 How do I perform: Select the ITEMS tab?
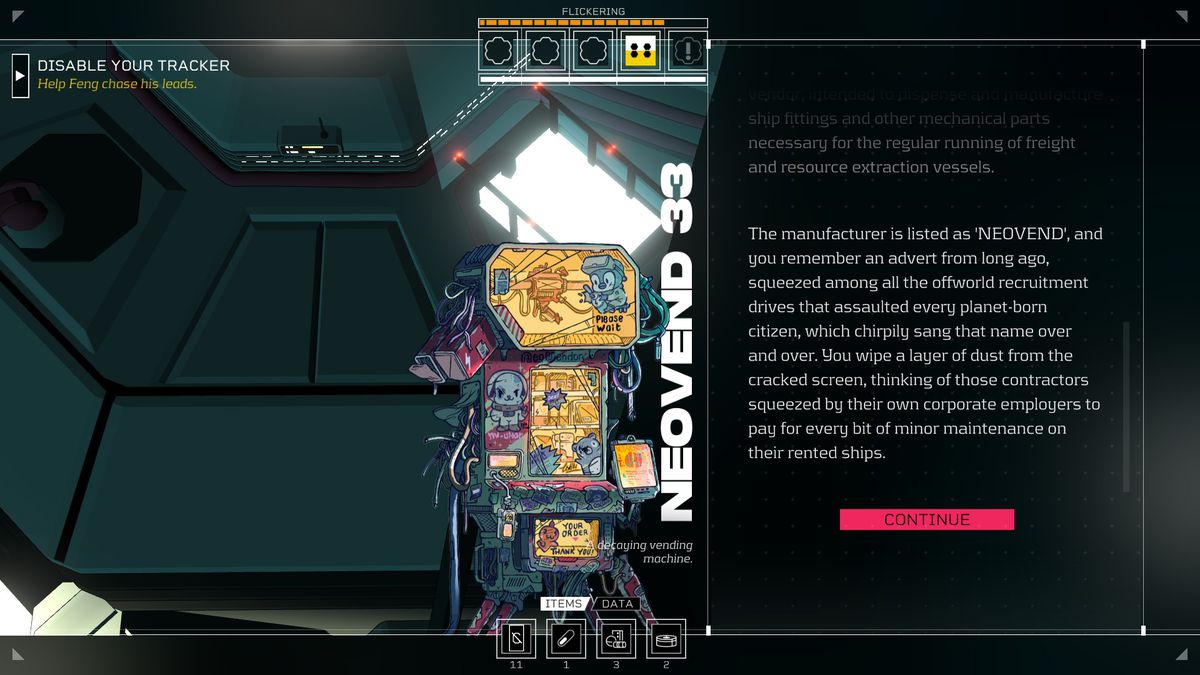click(x=563, y=604)
